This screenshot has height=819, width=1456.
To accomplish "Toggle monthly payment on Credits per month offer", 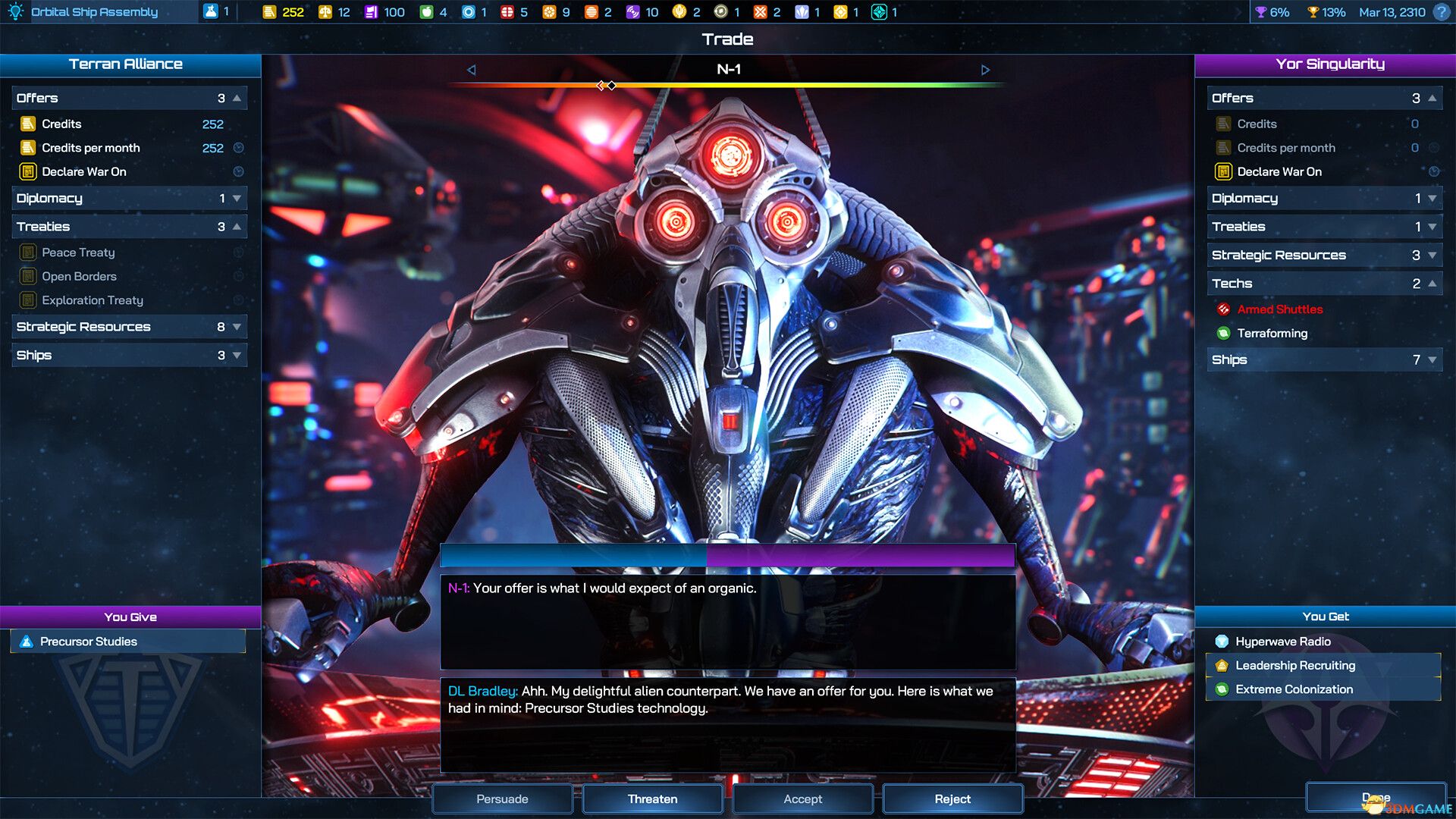I will pos(239,148).
